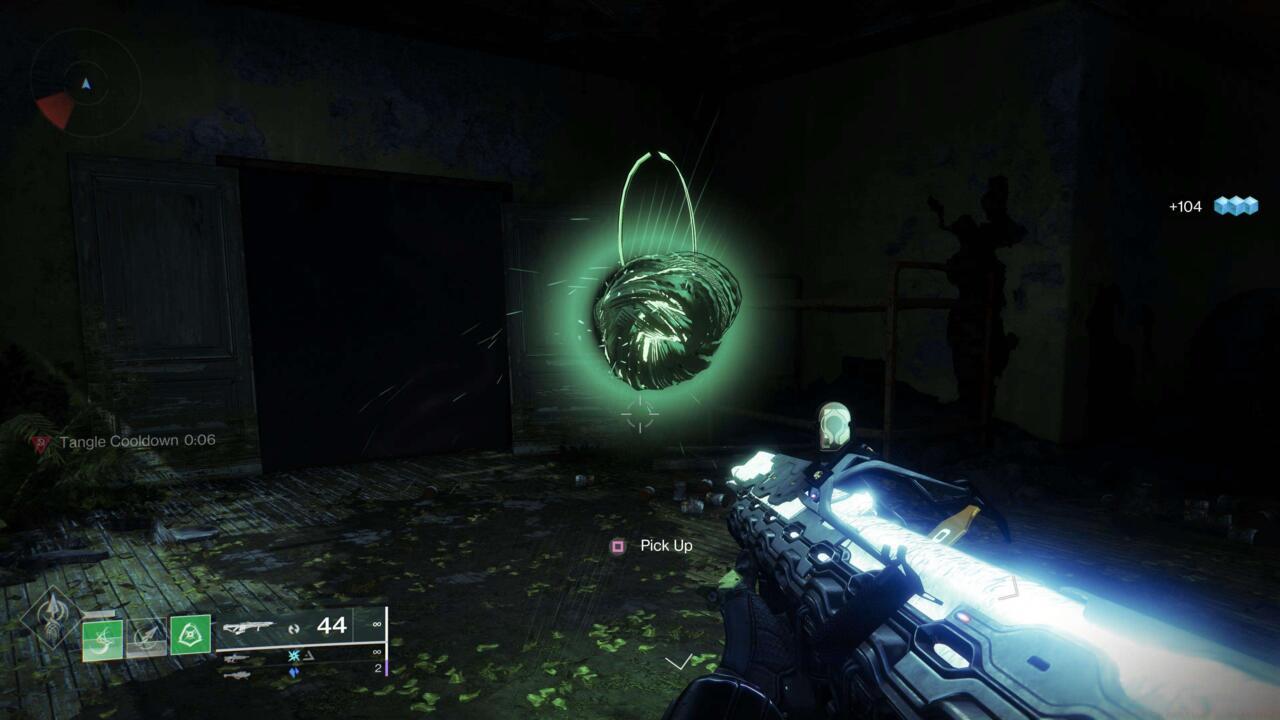Select the secondary weapon silhouette icon
Screen dimensions: 1280x720
237,657
